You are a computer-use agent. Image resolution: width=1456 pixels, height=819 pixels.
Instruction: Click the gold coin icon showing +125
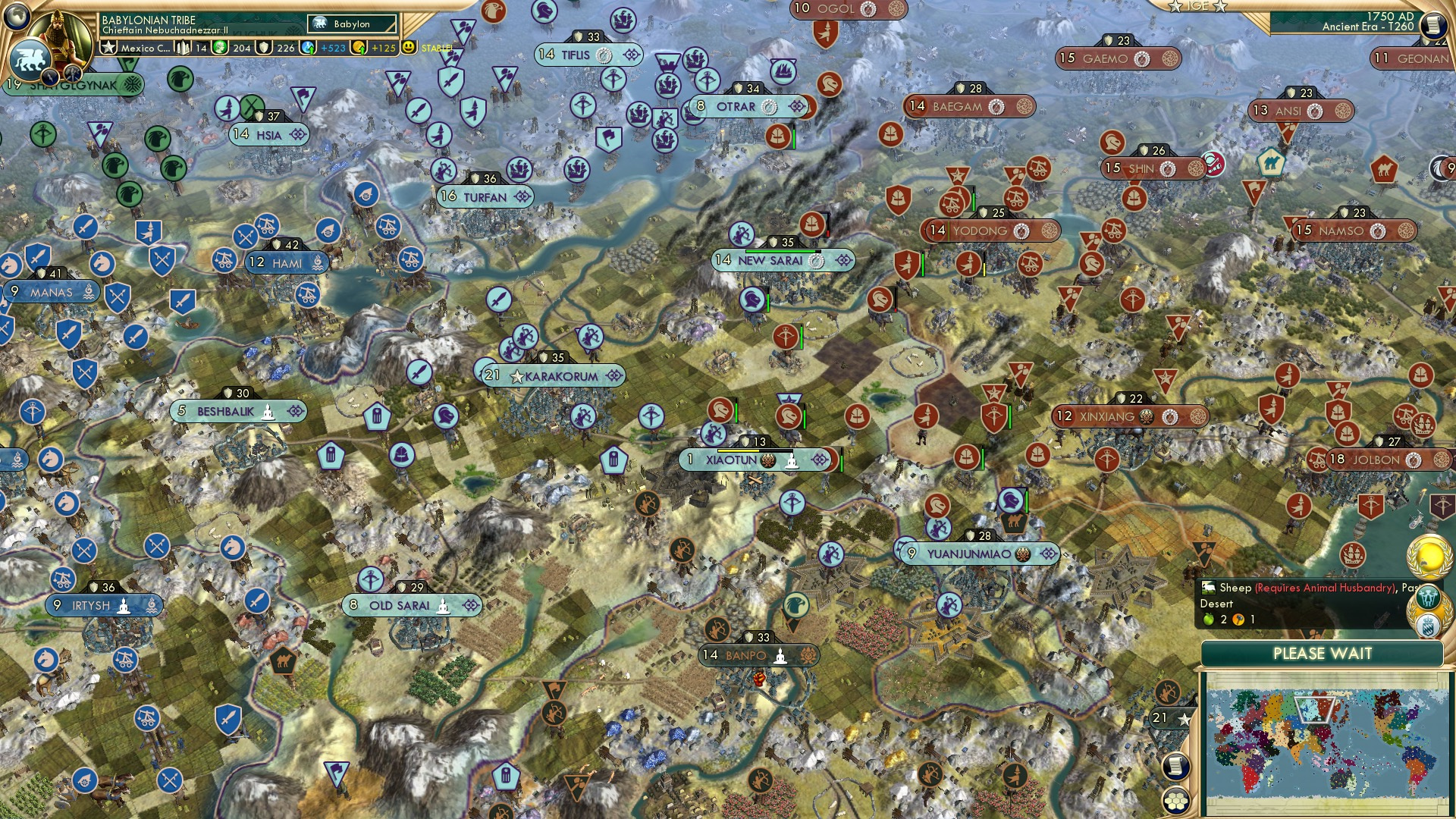coord(358,48)
